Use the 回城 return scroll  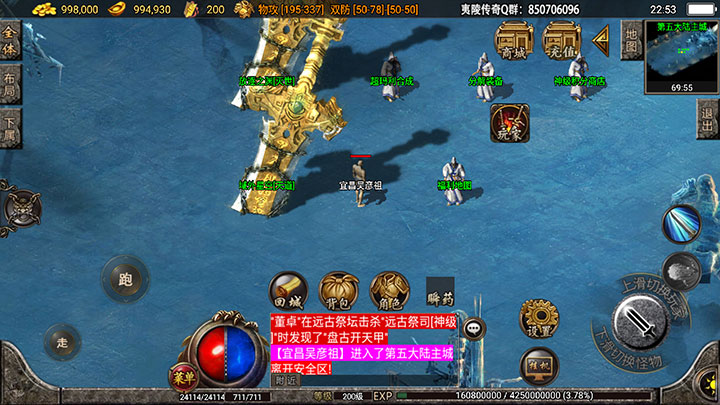tap(287, 290)
